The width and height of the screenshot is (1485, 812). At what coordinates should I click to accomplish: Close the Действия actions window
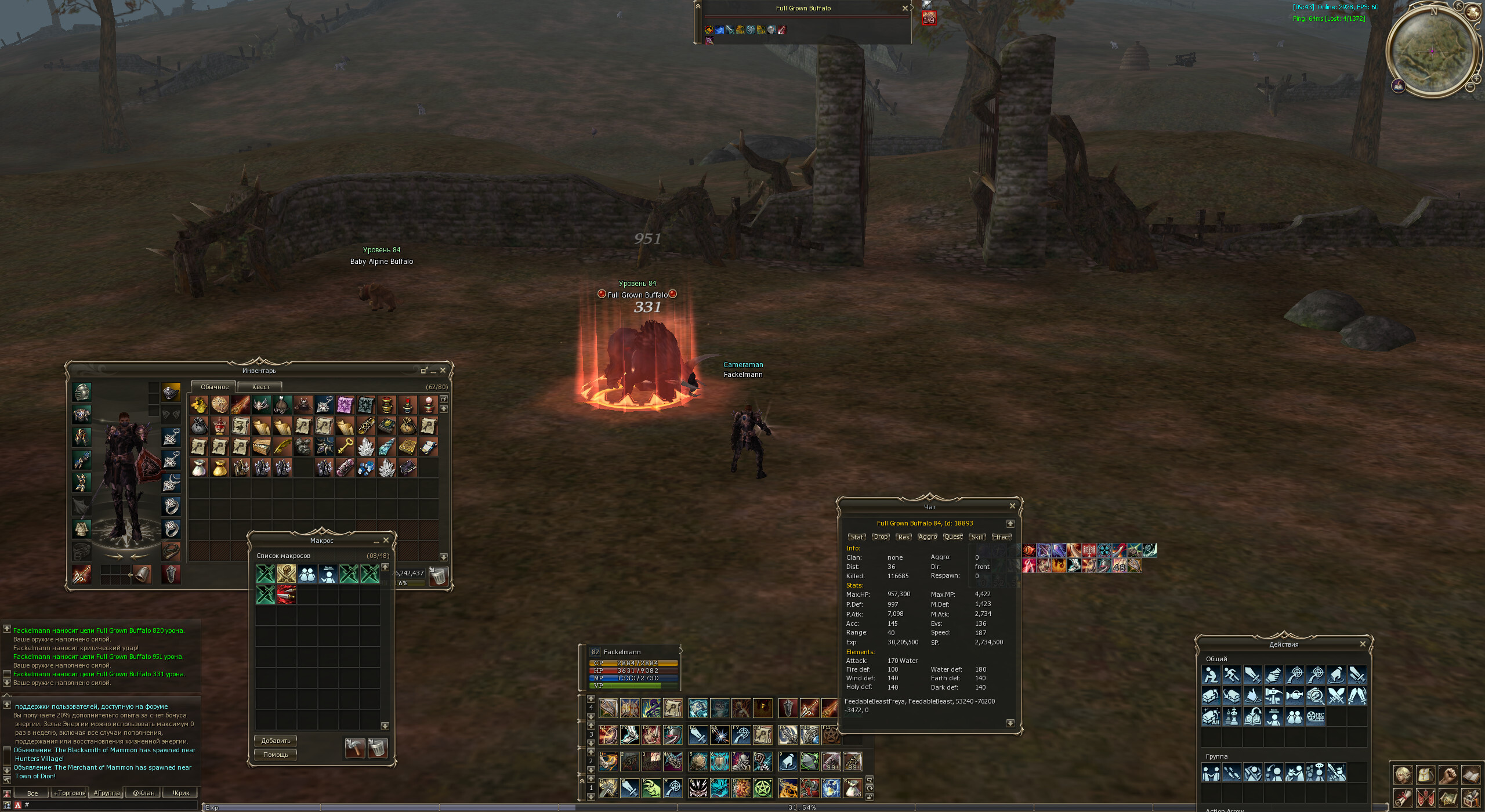[x=1363, y=644]
